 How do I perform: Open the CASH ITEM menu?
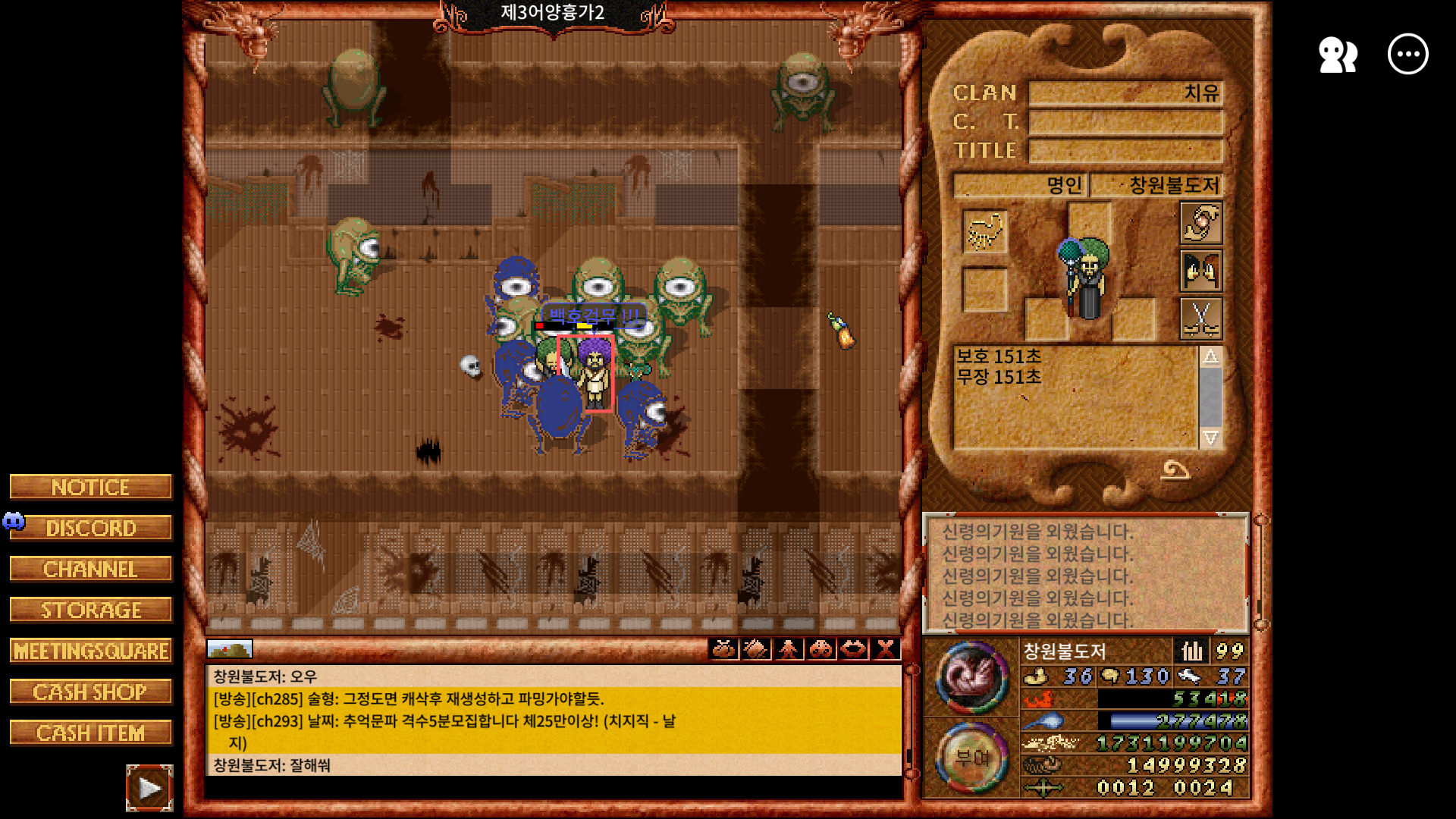91,733
